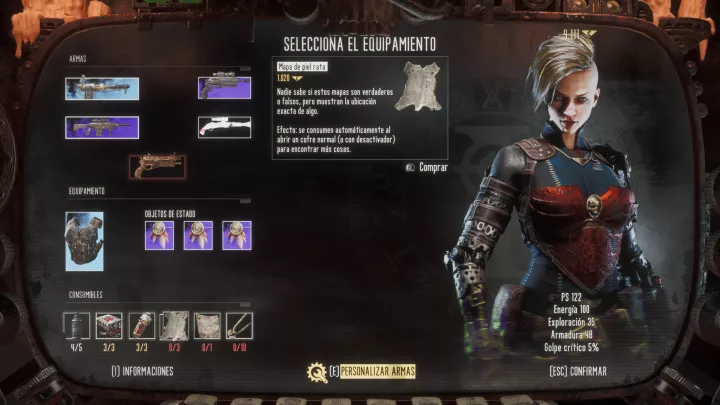The image size is (720, 405).
Task: Choose the assault rifle on the purple slot
Action: [102, 127]
